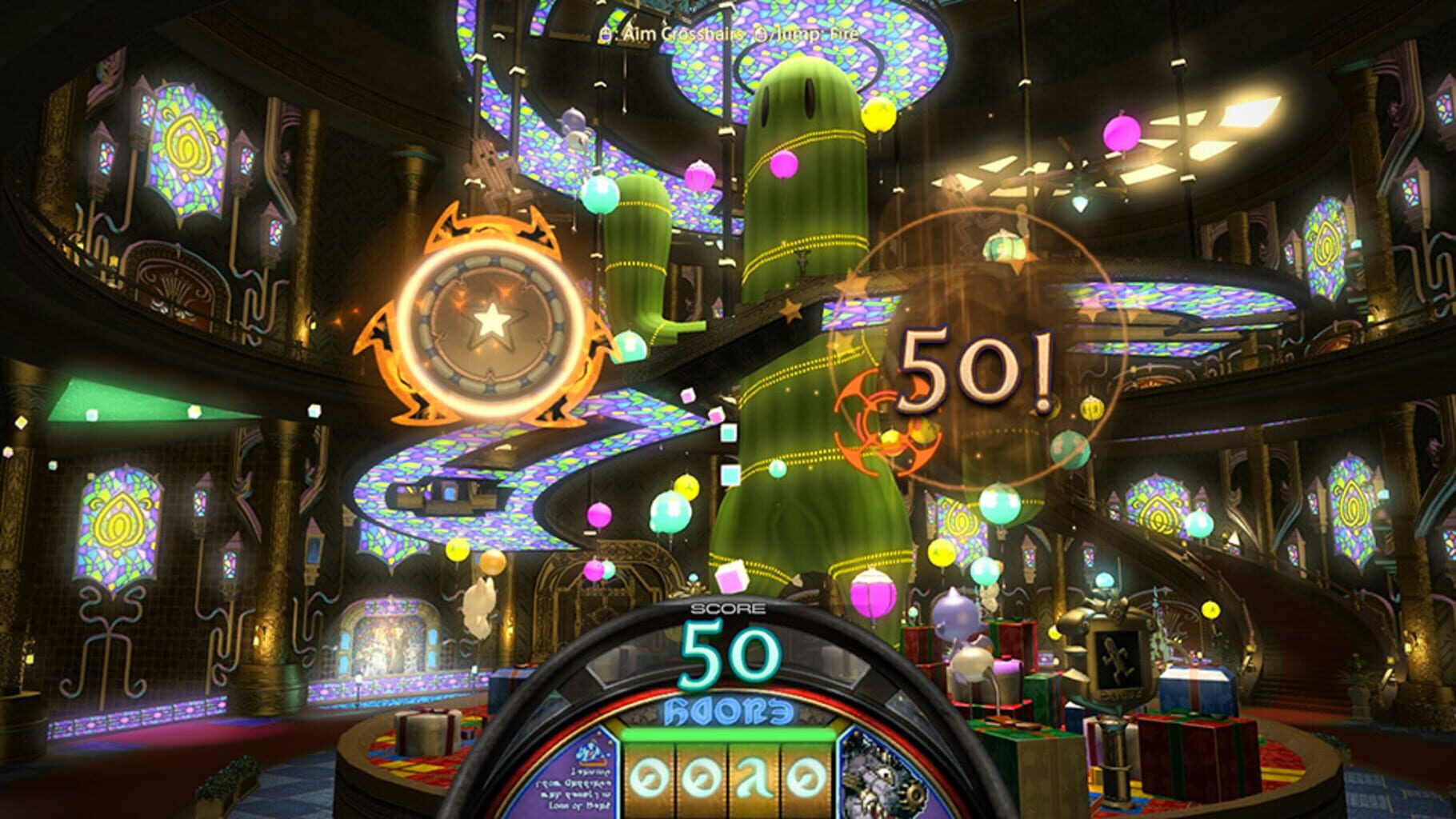Click the mouse icon before Jump: Fire

click(x=760, y=34)
